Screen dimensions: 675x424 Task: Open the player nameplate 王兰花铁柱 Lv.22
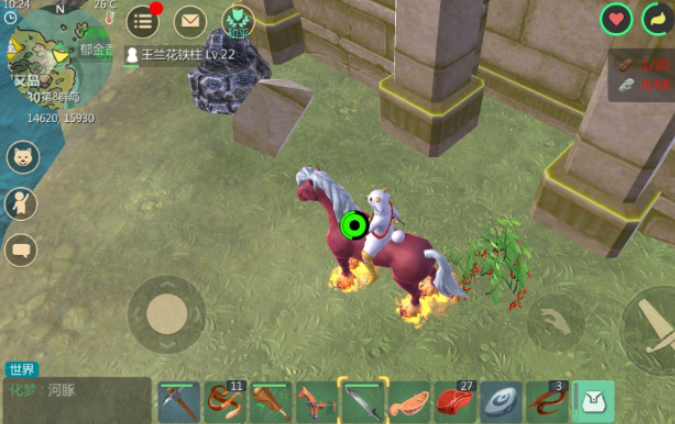pos(180,54)
